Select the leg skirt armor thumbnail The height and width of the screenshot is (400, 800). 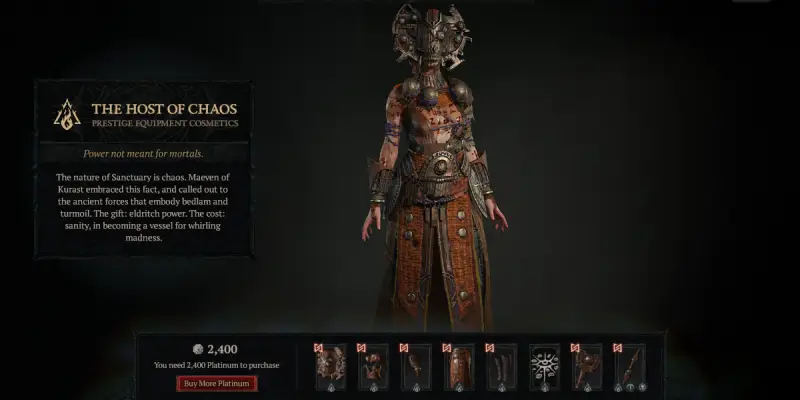click(x=459, y=367)
